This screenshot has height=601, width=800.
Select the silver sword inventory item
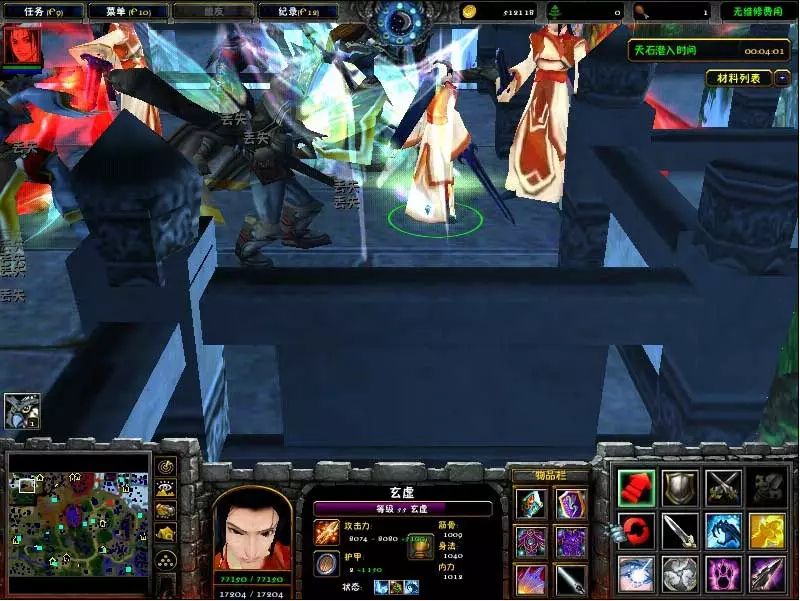click(571, 578)
